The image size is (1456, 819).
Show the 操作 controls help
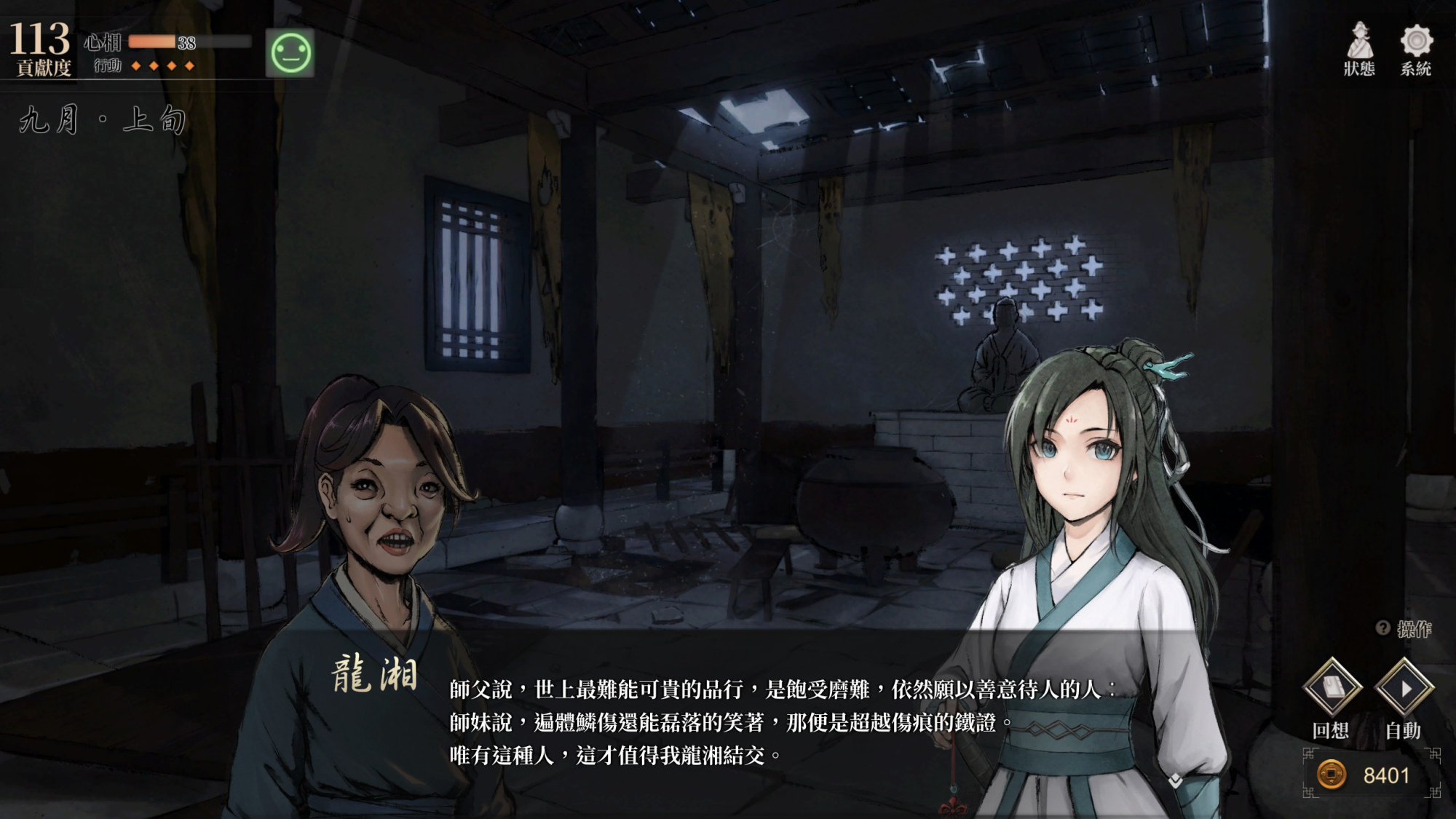1405,629
